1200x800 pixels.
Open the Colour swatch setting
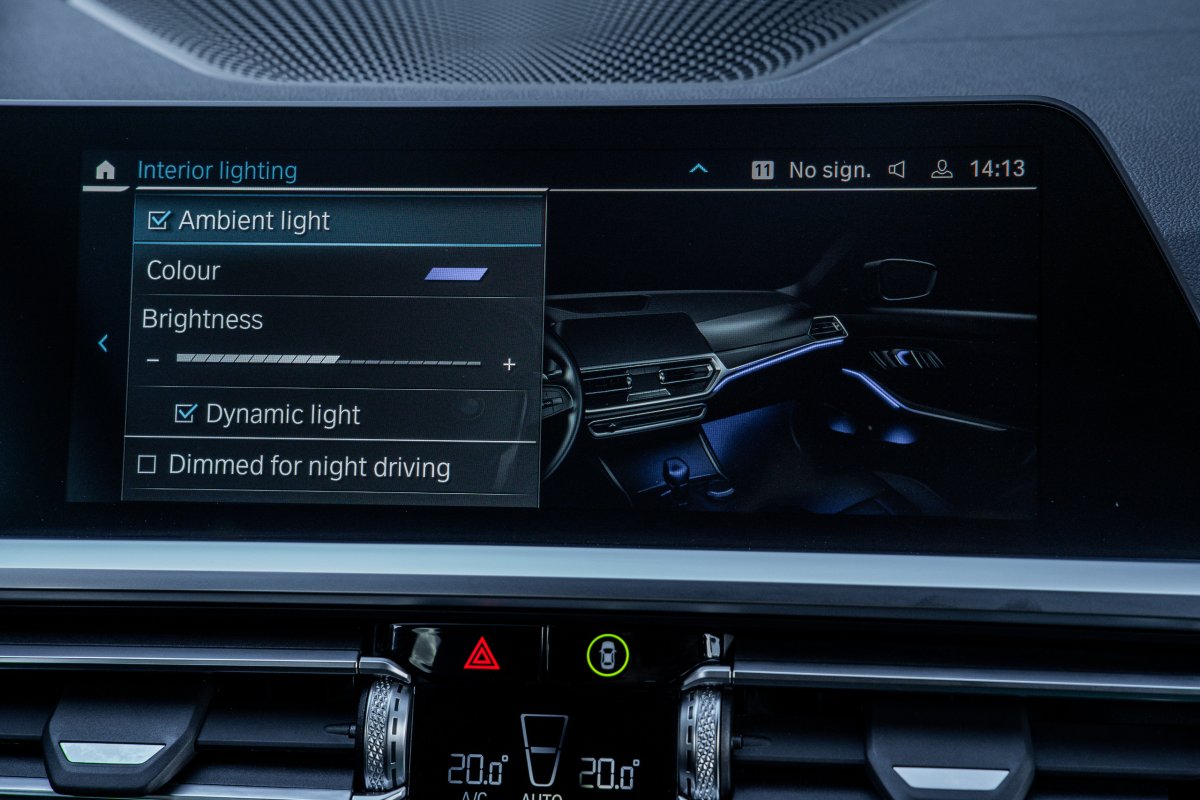point(455,273)
